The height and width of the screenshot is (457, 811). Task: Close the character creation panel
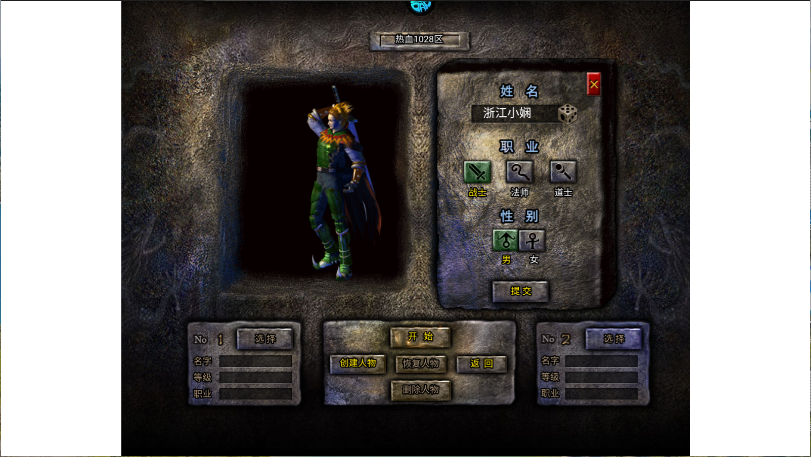594,85
